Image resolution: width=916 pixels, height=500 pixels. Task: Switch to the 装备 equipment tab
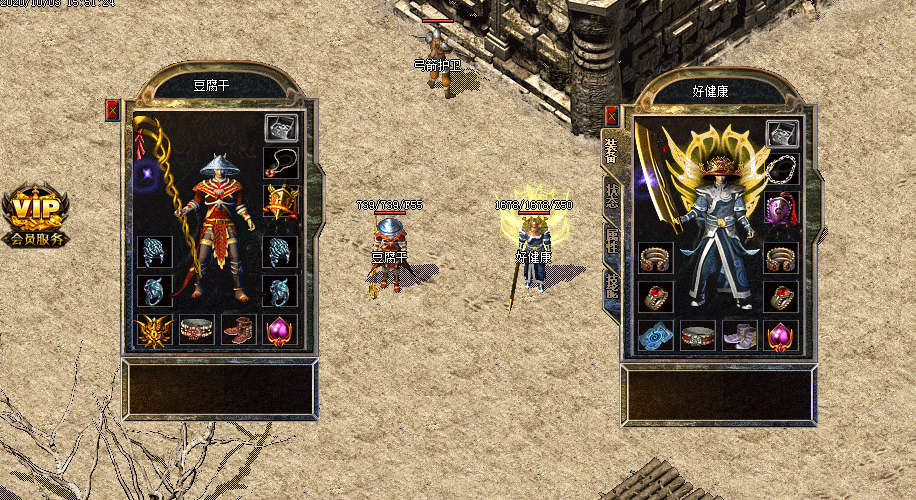609,151
